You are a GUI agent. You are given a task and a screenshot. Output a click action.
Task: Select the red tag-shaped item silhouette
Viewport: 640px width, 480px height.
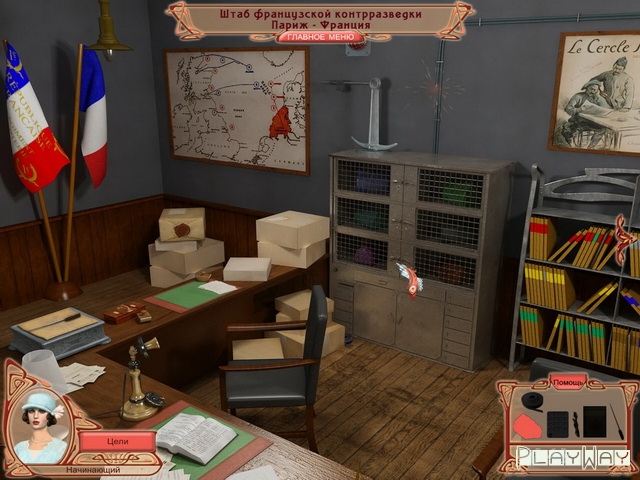tap(527, 428)
